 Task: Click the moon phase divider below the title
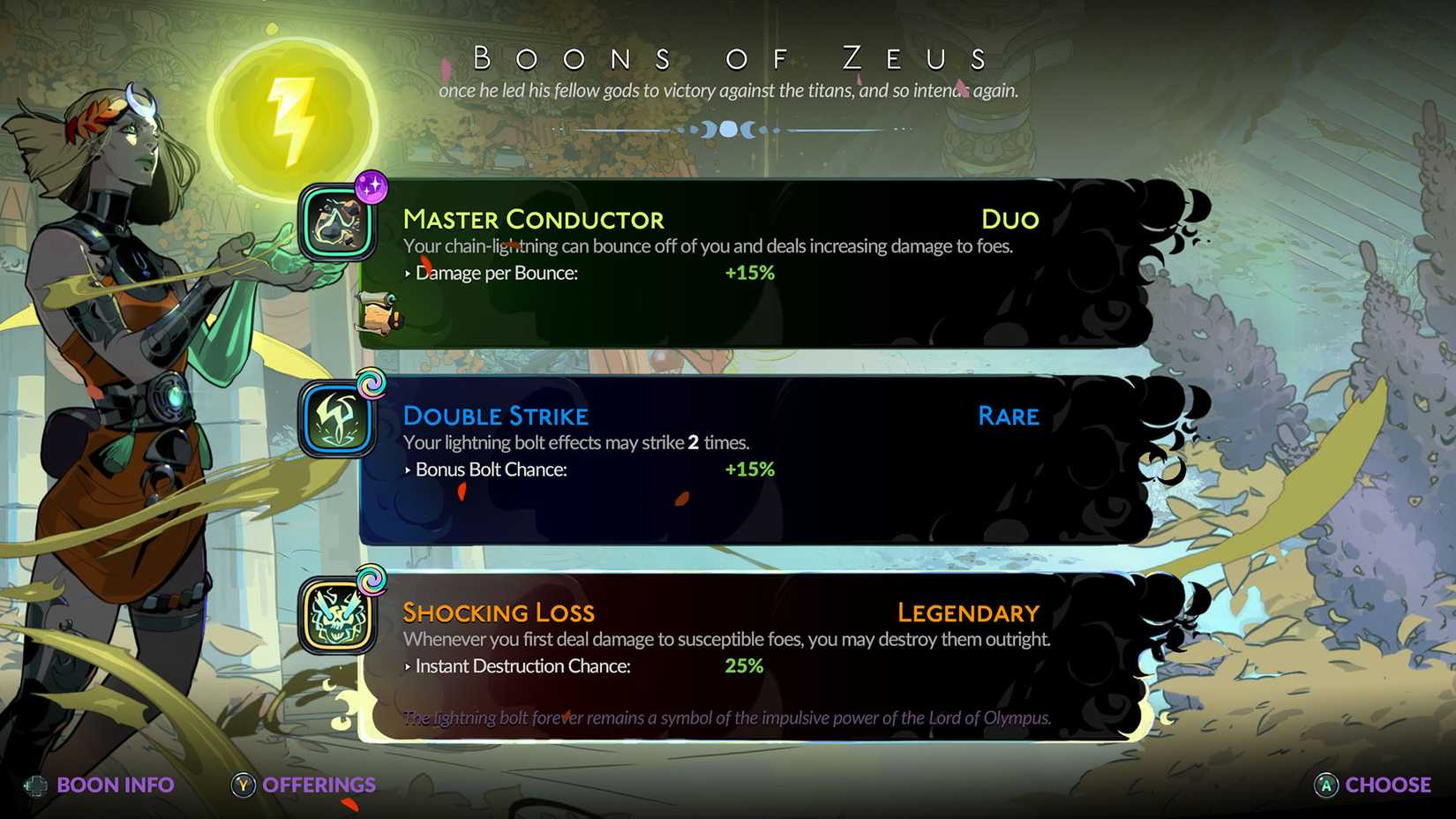pos(728,129)
